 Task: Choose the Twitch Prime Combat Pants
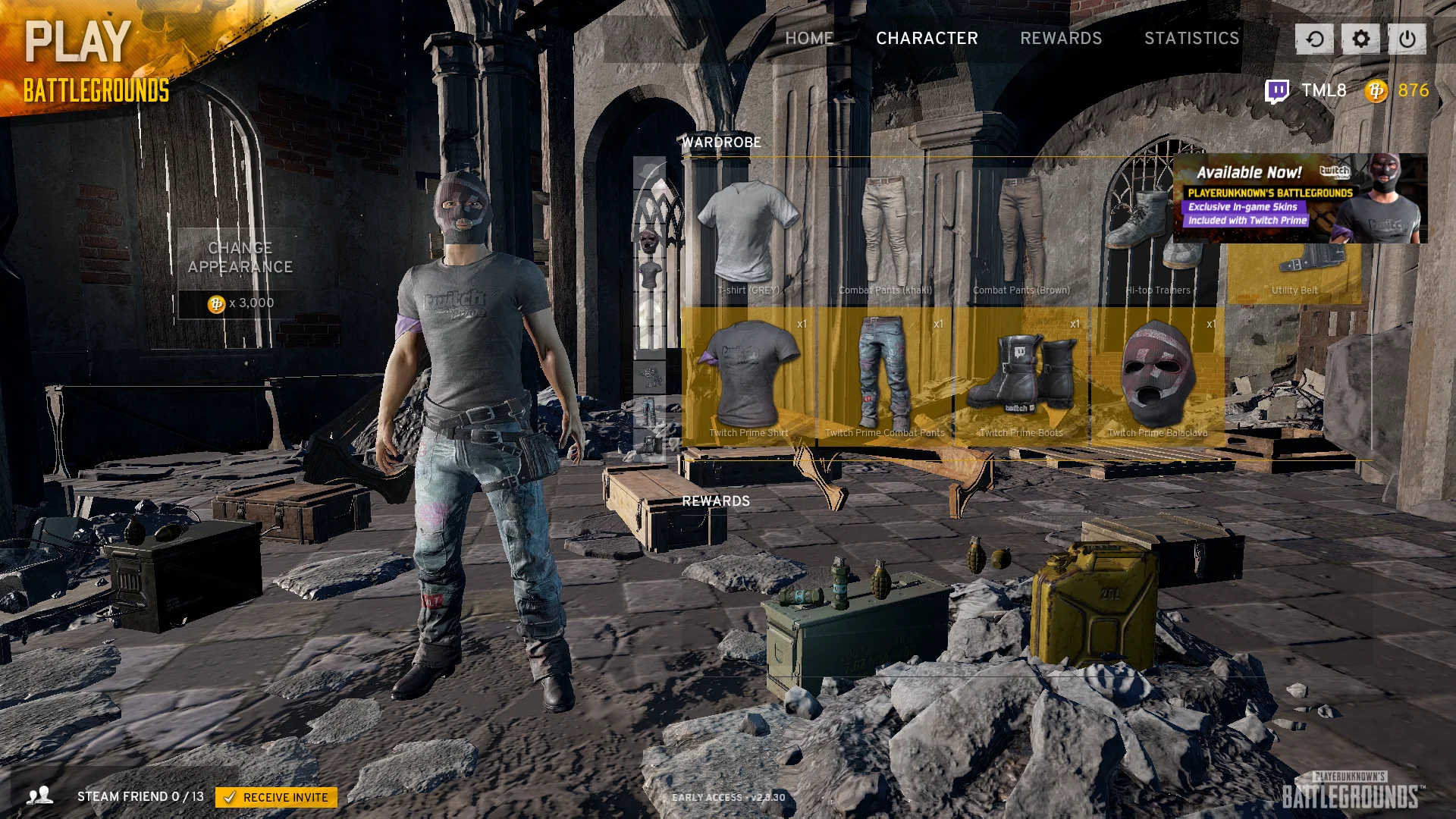click(885, 375)
